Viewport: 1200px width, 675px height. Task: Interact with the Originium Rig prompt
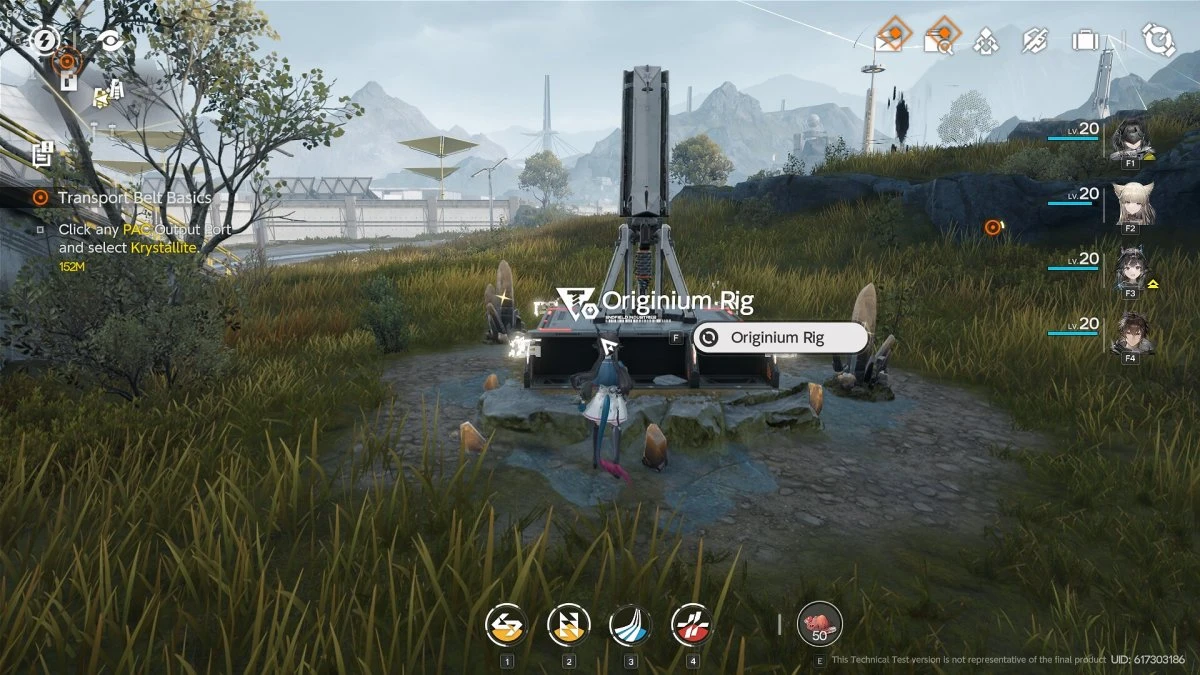(778, 338)
